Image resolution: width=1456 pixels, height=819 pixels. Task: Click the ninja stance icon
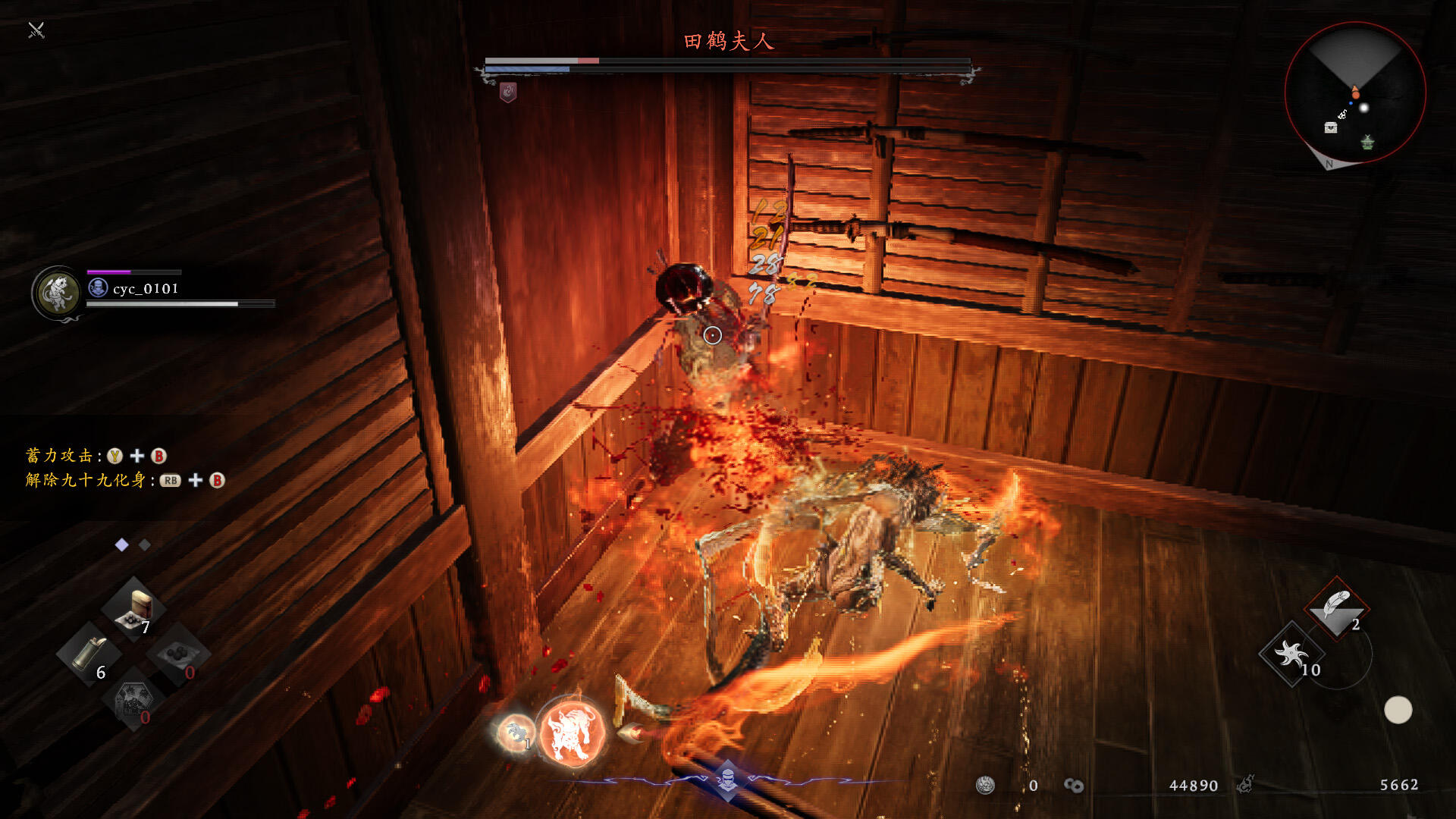click(727, 779)
